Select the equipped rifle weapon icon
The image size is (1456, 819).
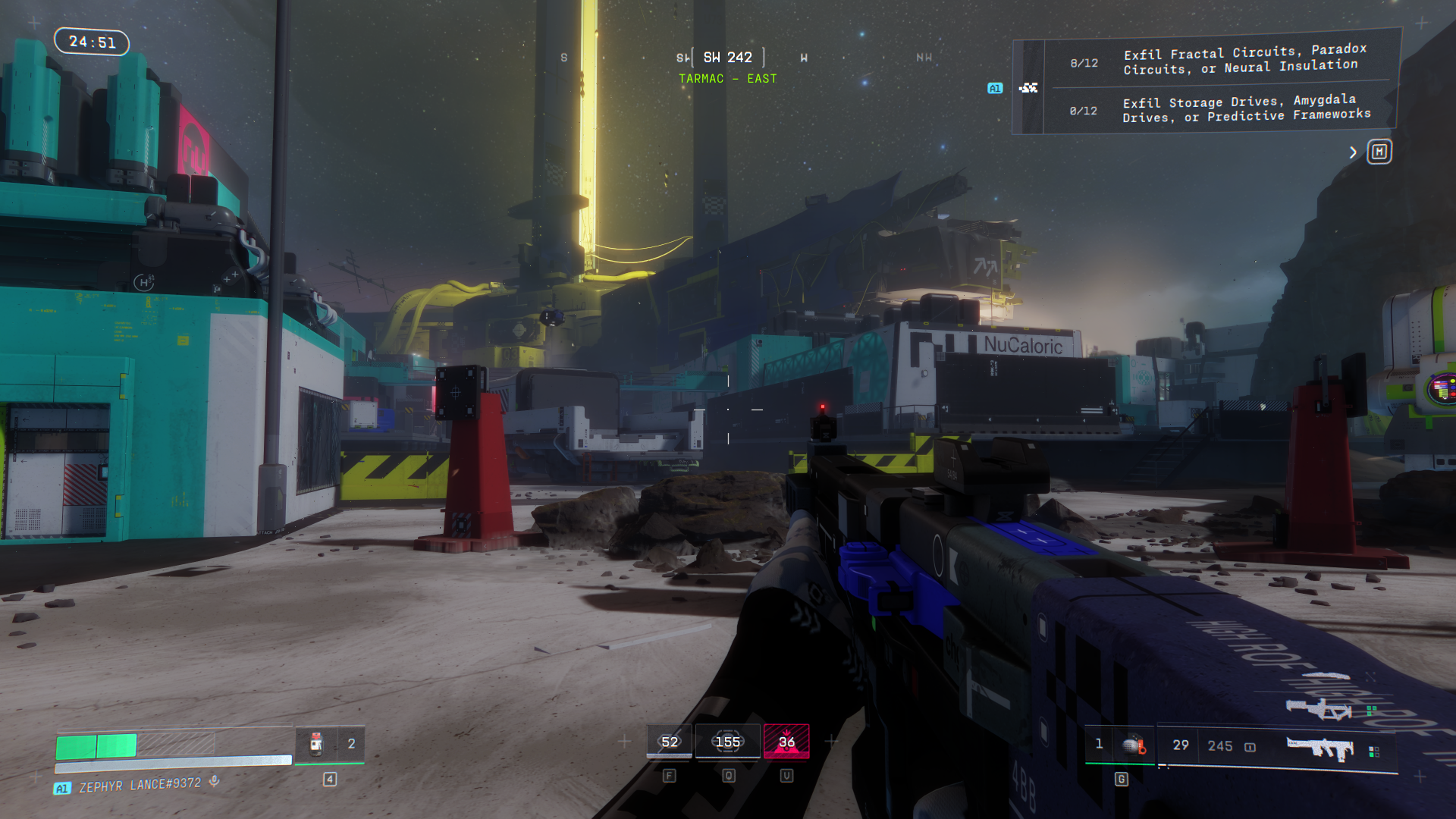click(1320, 748)
